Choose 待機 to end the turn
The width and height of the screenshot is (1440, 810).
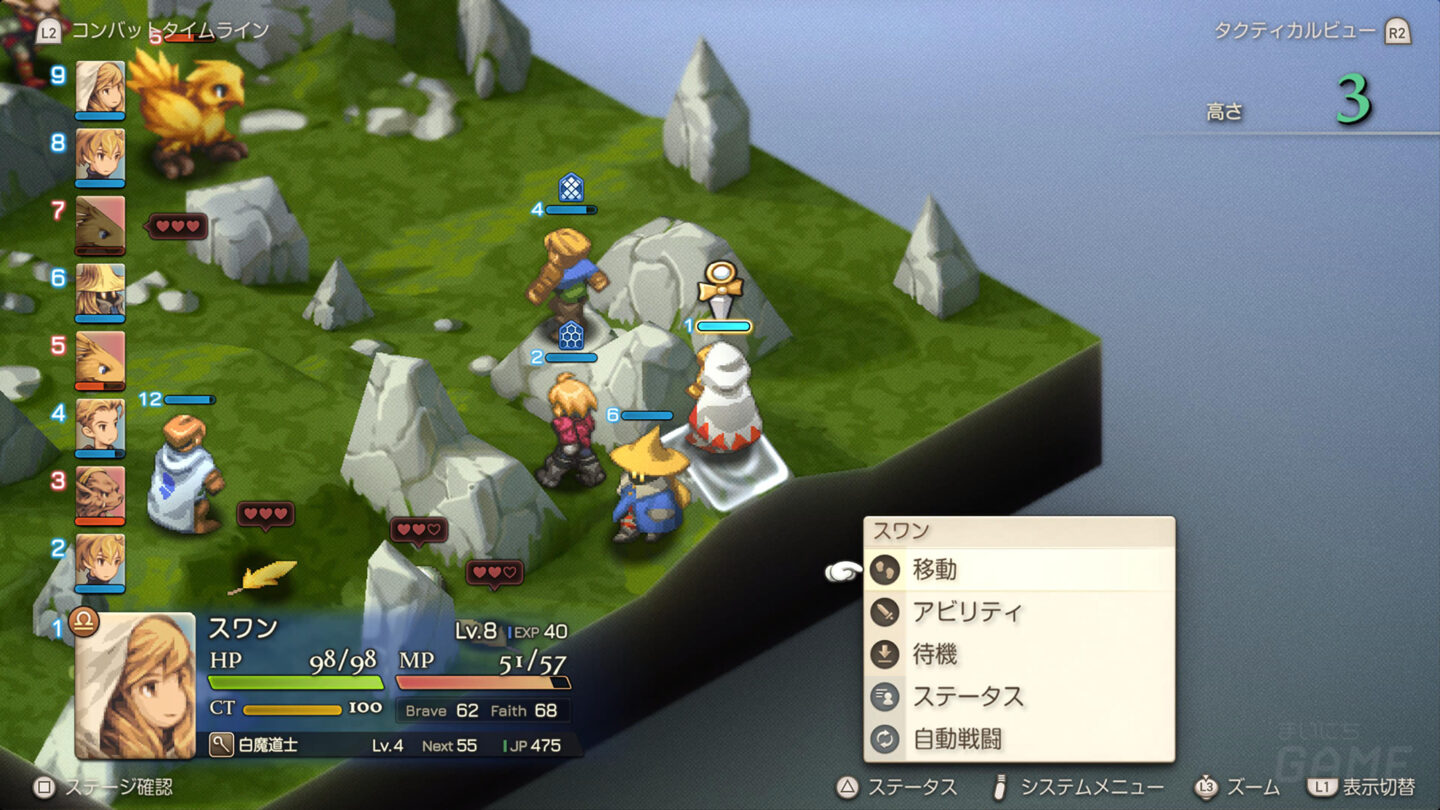click(x=1018, y=655)
